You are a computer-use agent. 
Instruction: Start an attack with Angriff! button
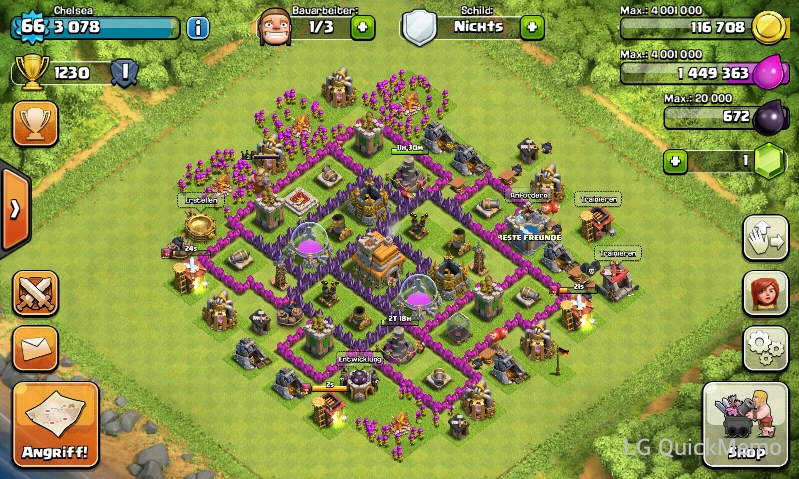coord(56,425)
